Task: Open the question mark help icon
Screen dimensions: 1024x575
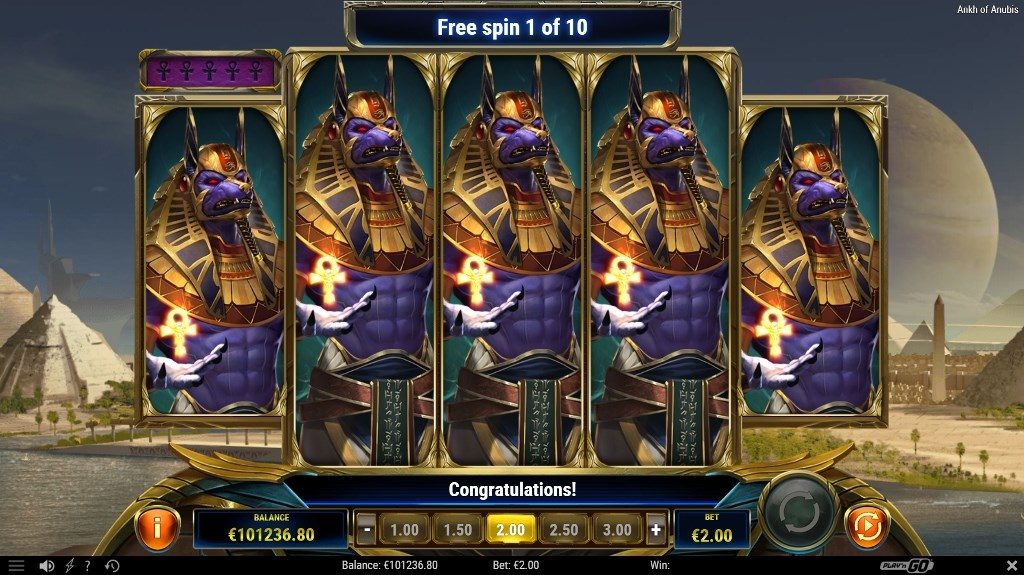Action: pyautogui.click(x=88, y=566)
